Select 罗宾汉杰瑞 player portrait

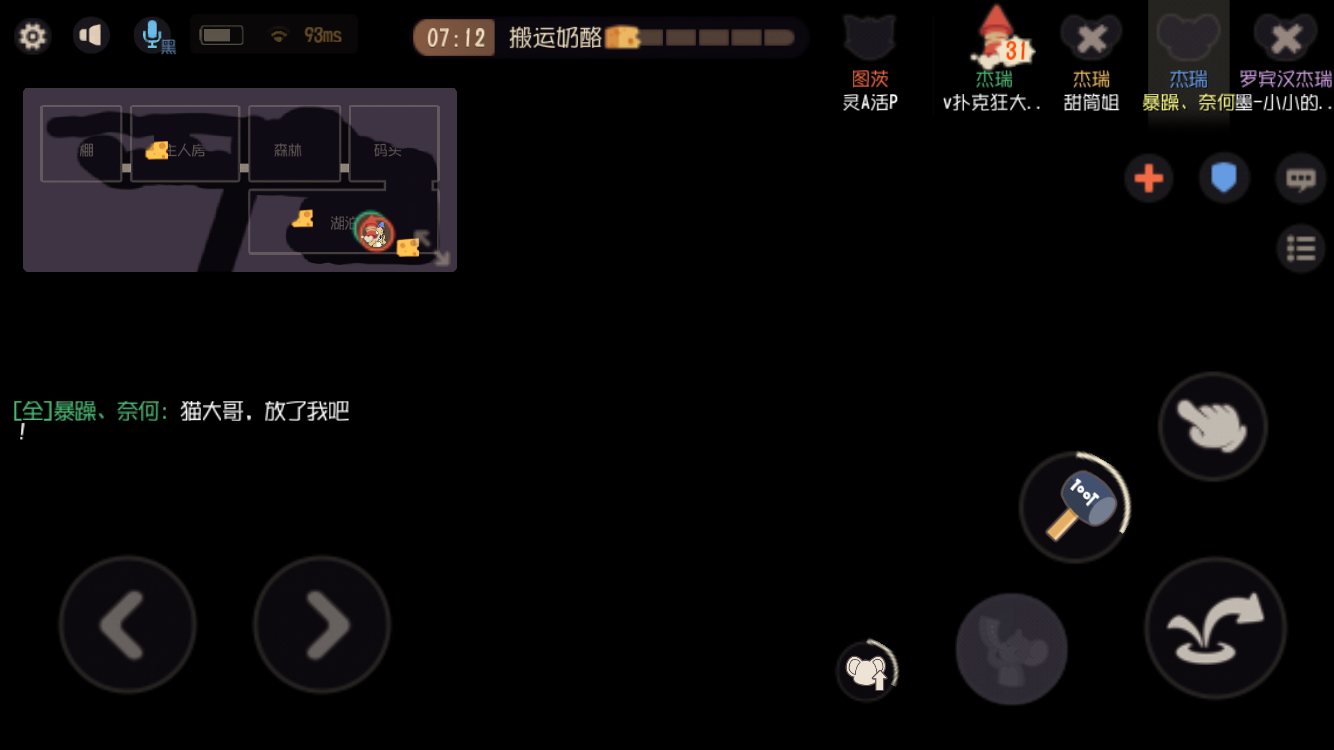1285,37
